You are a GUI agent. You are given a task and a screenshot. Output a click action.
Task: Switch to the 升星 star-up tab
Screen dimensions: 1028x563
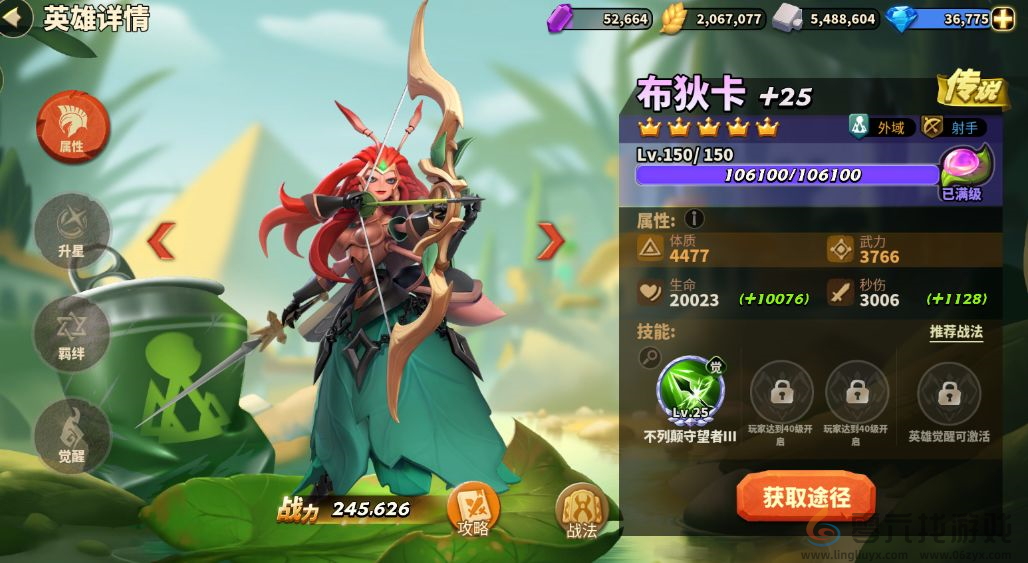point(71,231)
